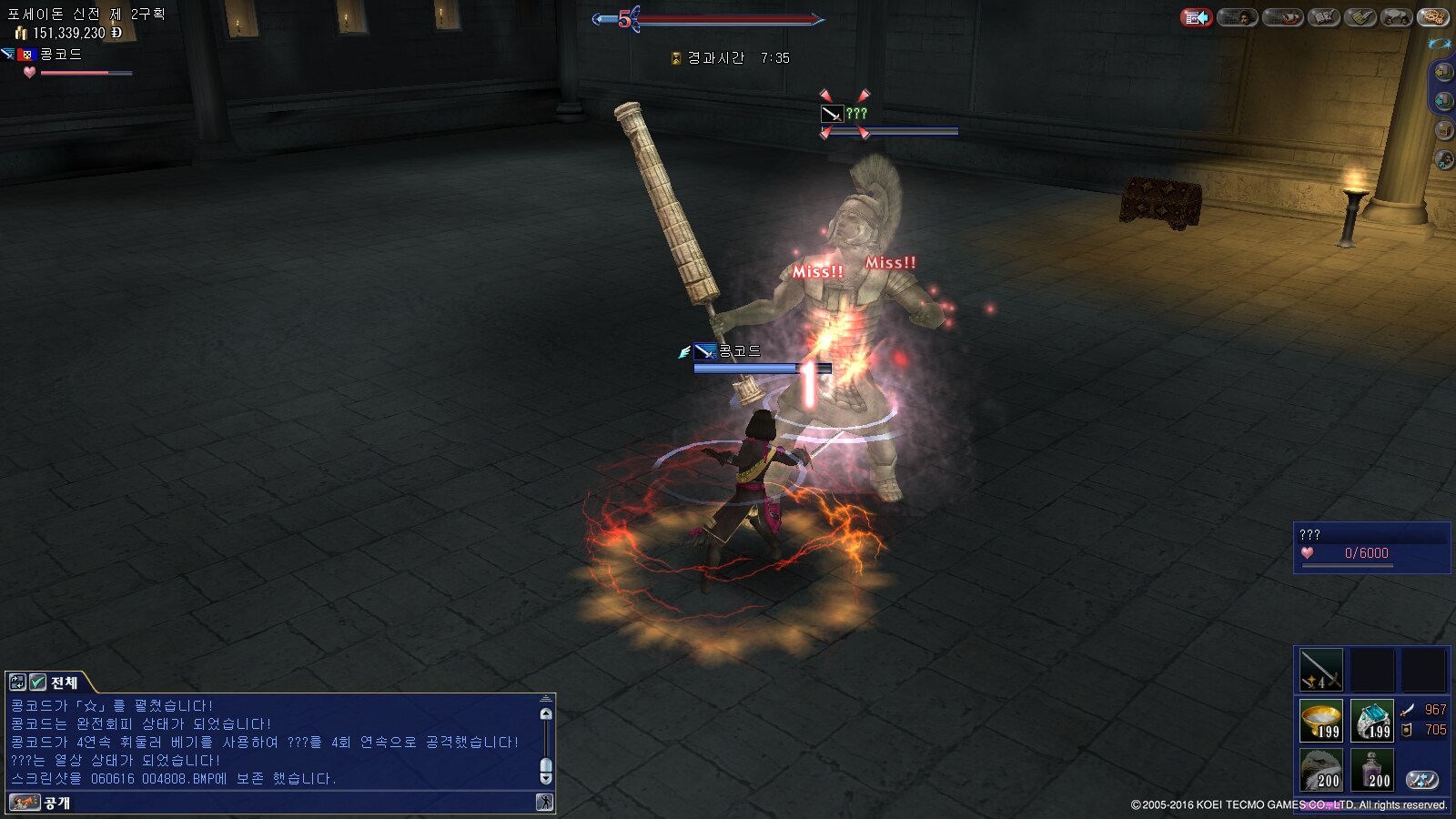Image resolution: width=1456 pixels, height=819 pixels.
Task: Use the golden bowl item slot
Action: pos(1320,721)
